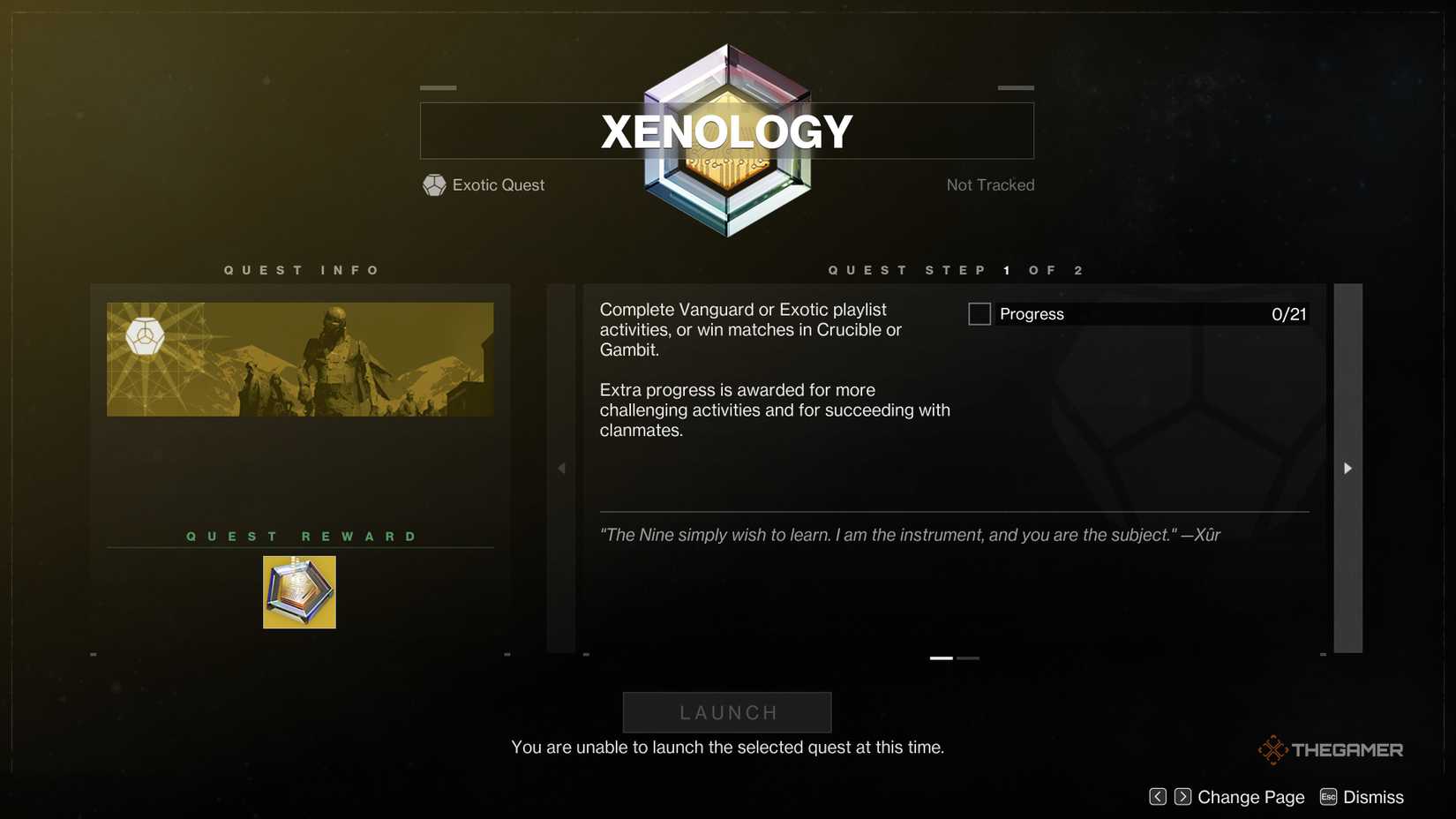Open quest step two via page dot
The image size is (1456, 819).
pyautogui.click(x=968, y=657)
